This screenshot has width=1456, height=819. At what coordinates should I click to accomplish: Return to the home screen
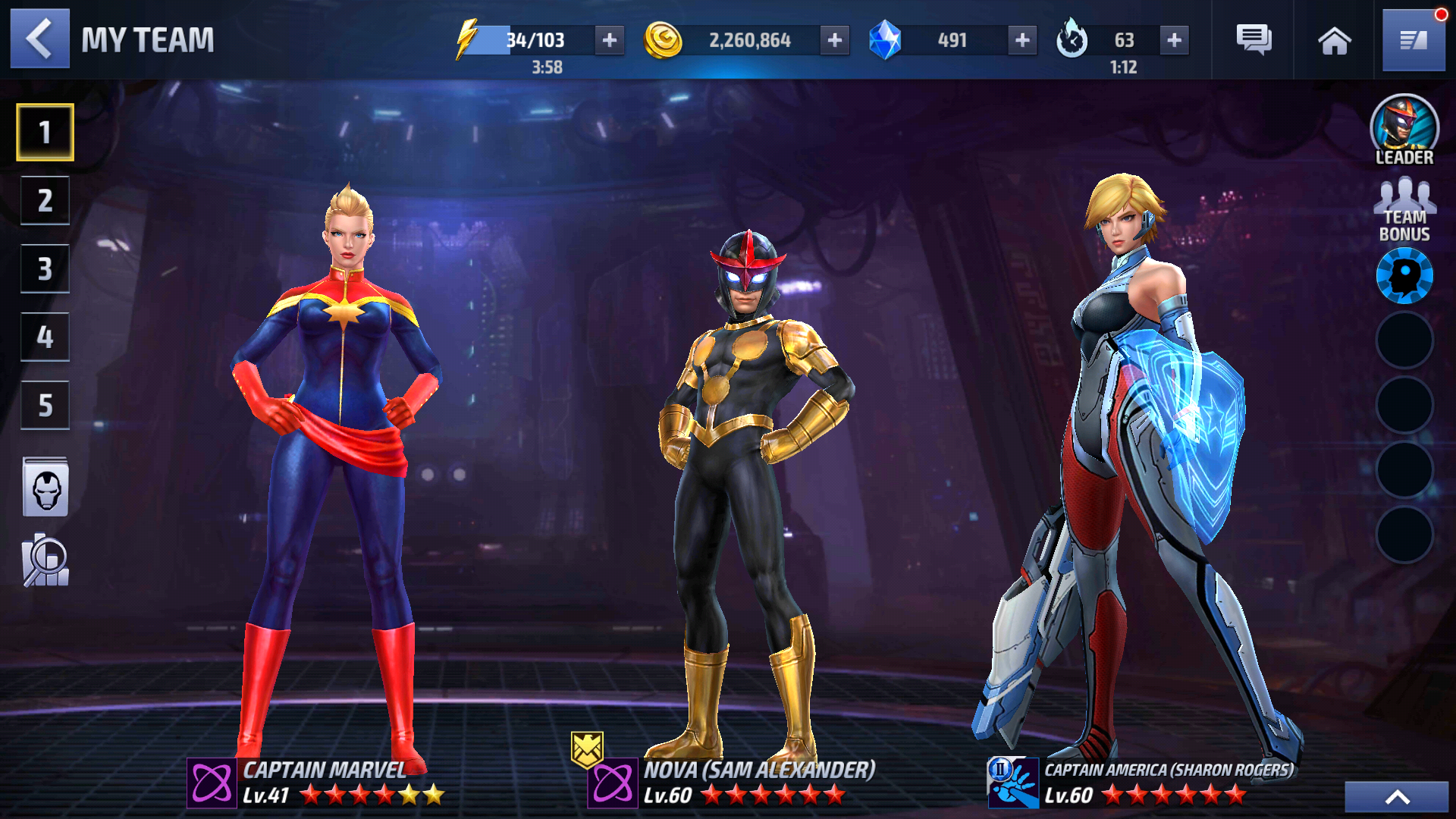[x=1334, y=40]
